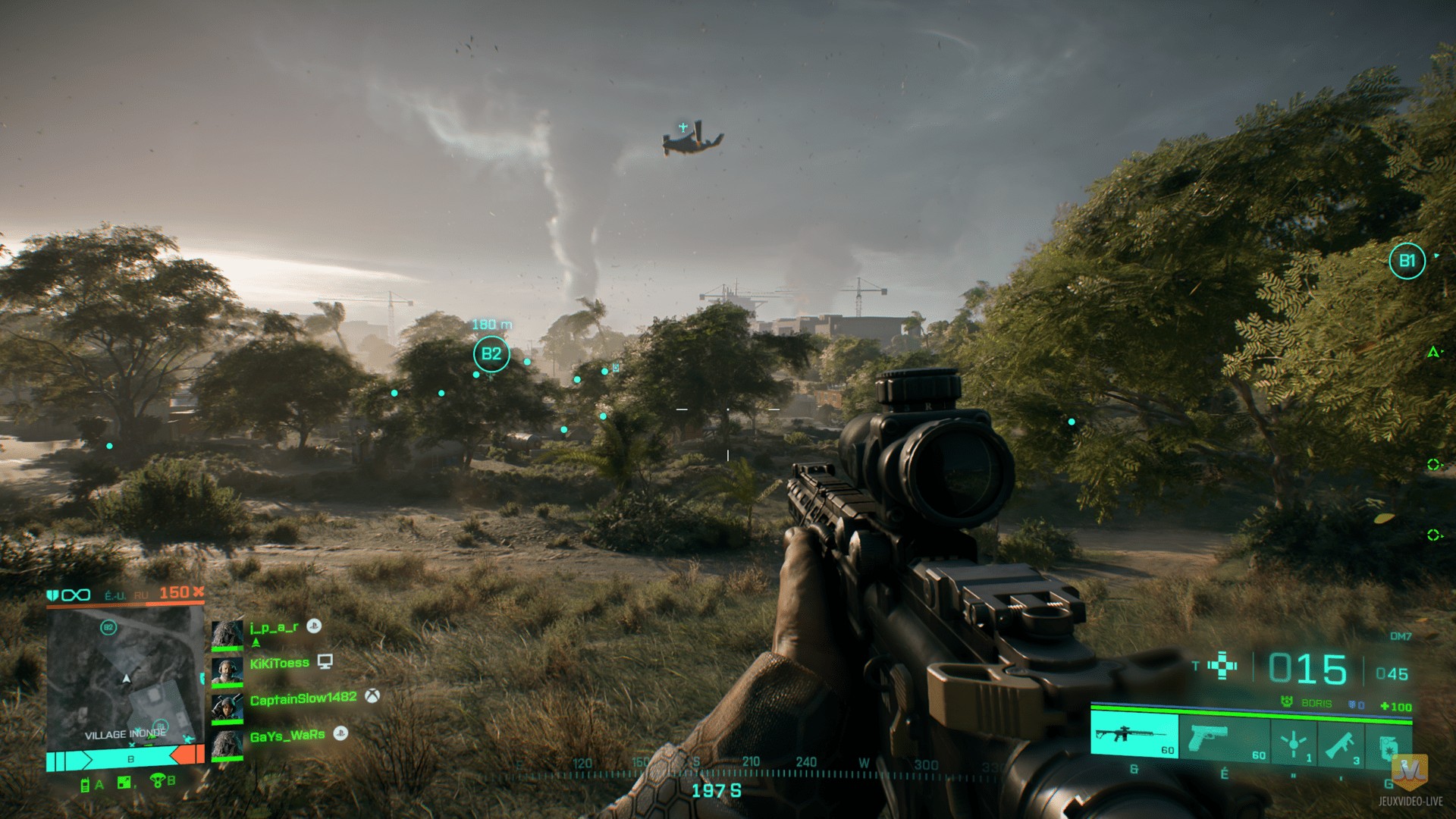1456x819 pixels.
Task: Select squad member CaptainSlow1482
Action: point(303,698)
